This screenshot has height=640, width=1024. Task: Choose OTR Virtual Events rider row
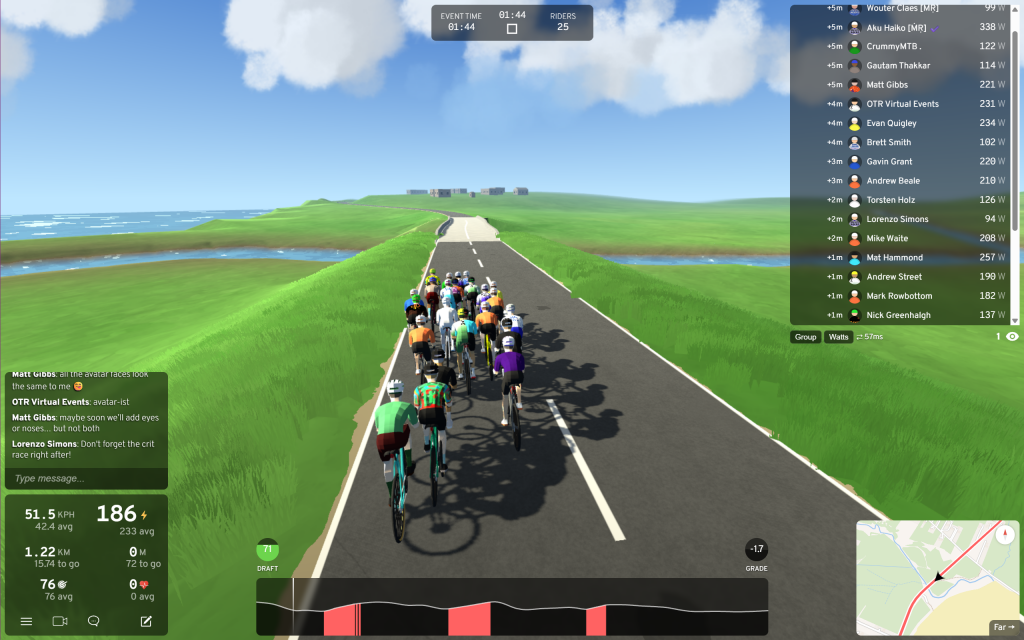905,104
